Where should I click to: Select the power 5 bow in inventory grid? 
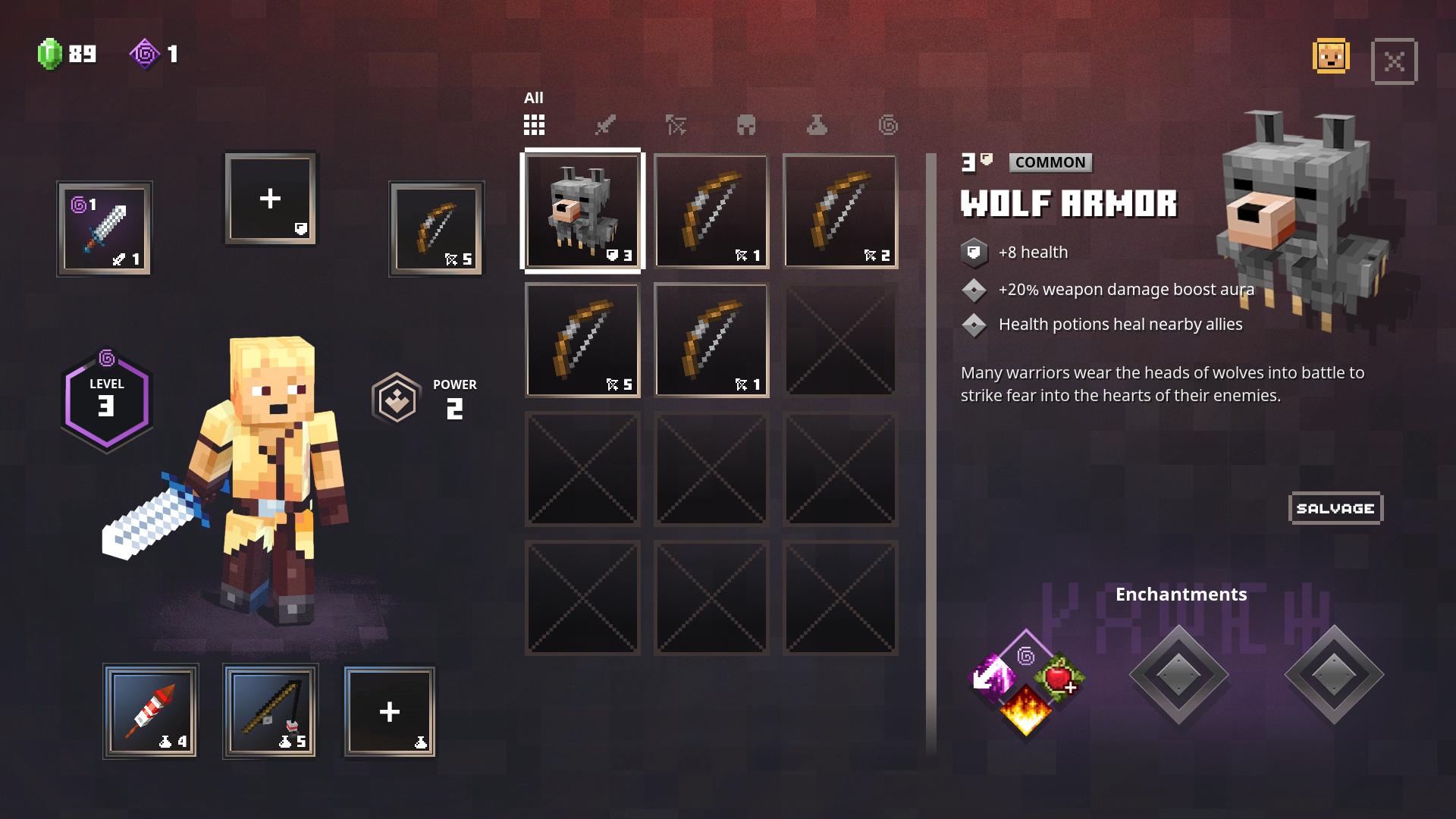[x=582, y=340]
